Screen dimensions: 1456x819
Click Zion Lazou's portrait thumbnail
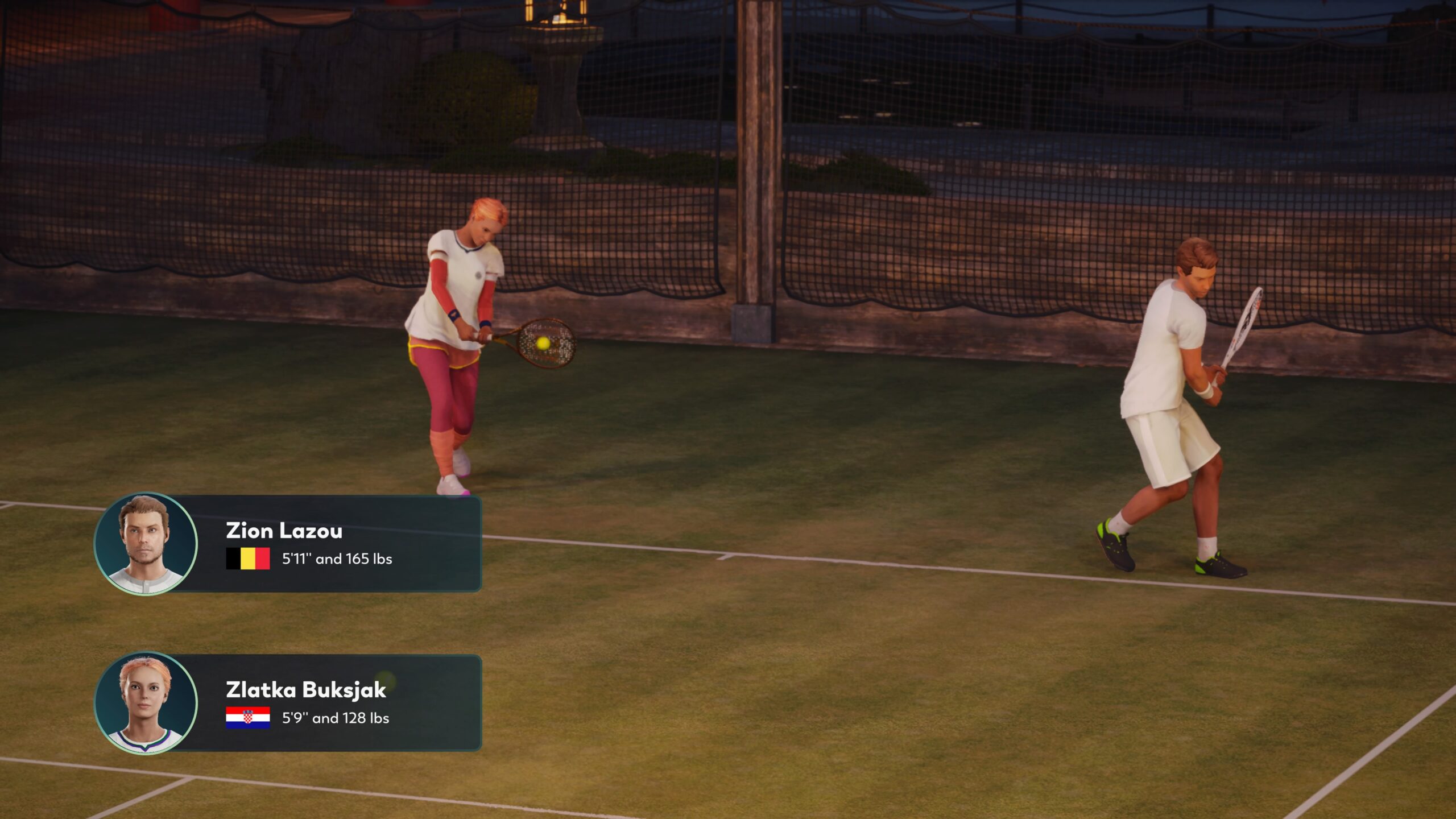click(x=146, y=544)
